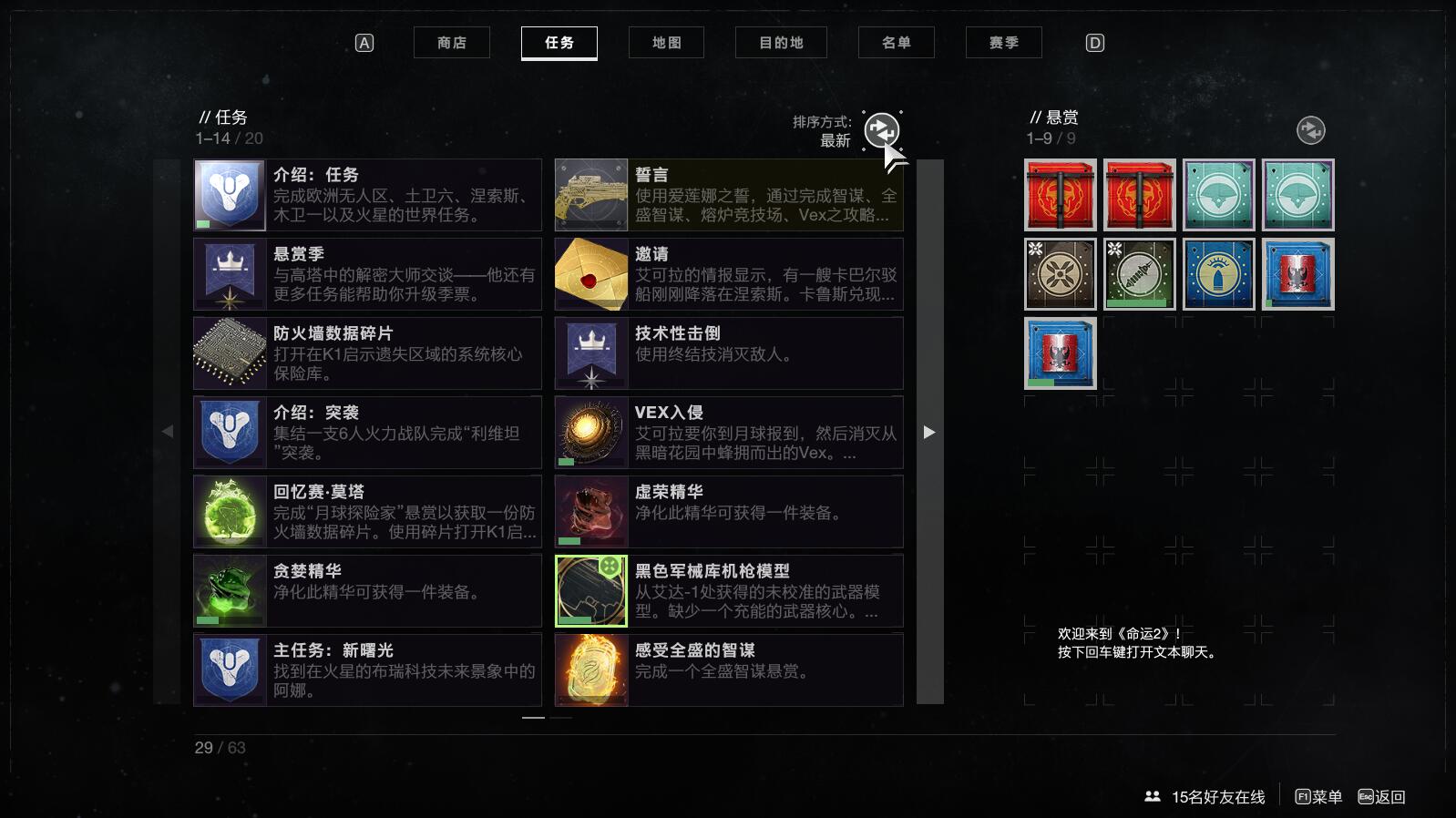Choose the 邀请 quest entry
The image size is (1456, 818).
click(729, 274)
